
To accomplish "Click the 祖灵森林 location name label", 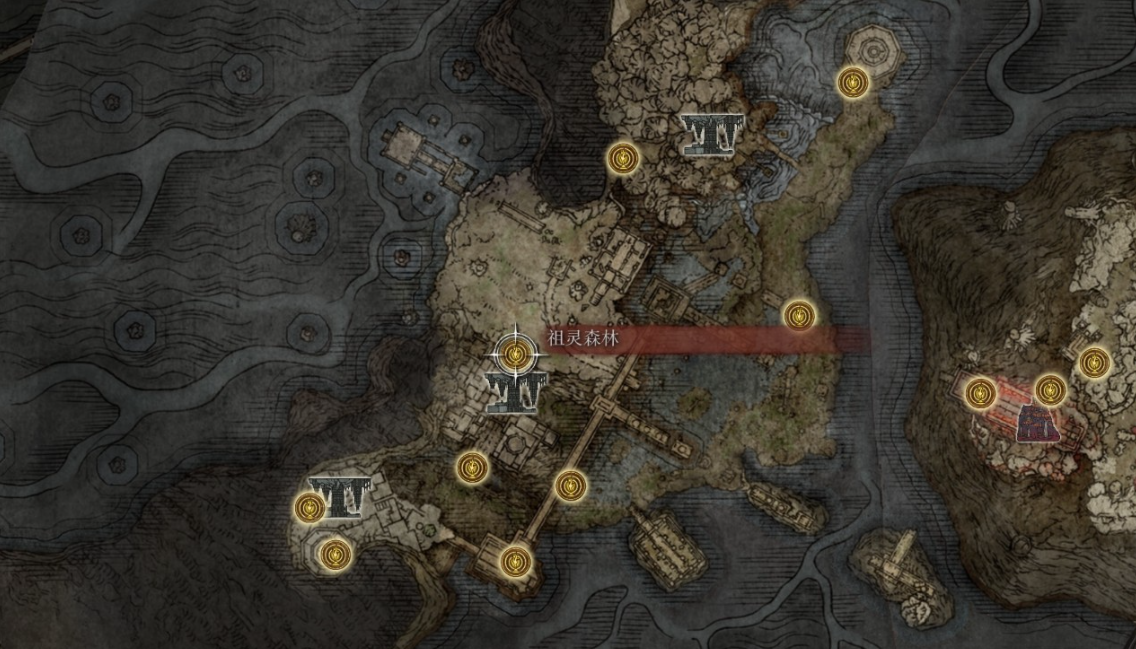I will [x=584, y=340].
